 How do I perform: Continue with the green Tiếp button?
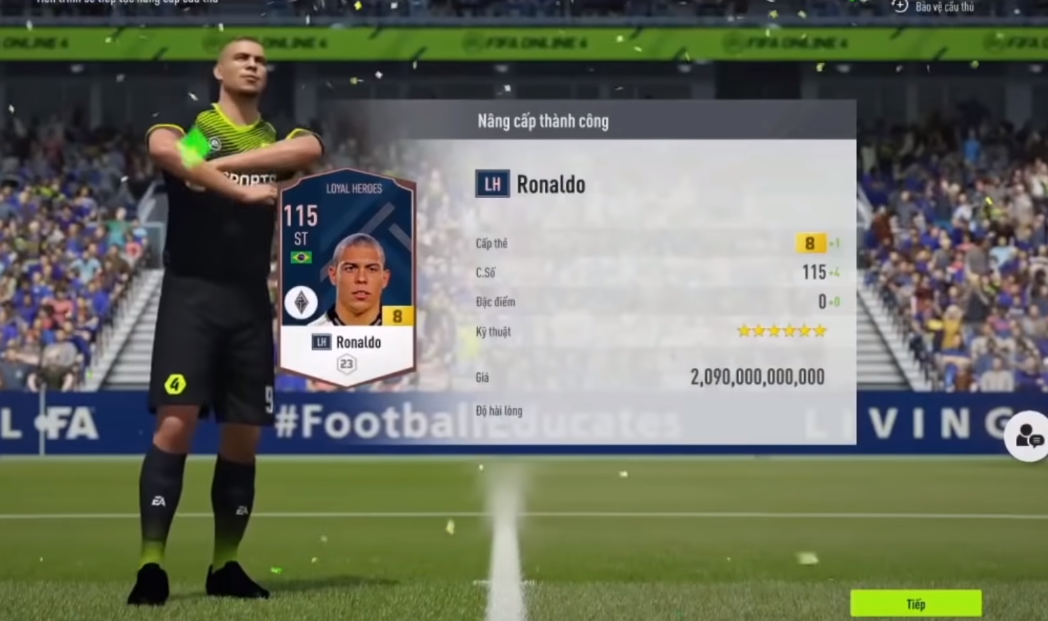pos(915,604)
